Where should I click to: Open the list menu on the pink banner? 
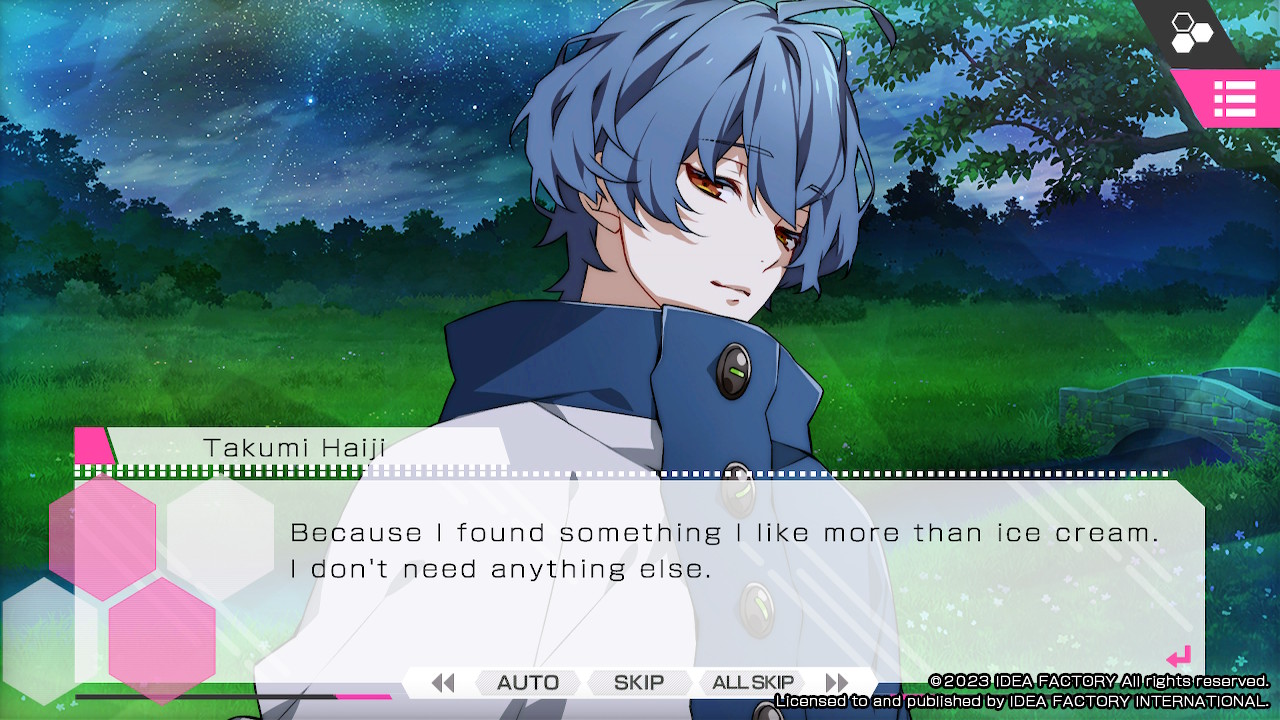(1236, 100)
